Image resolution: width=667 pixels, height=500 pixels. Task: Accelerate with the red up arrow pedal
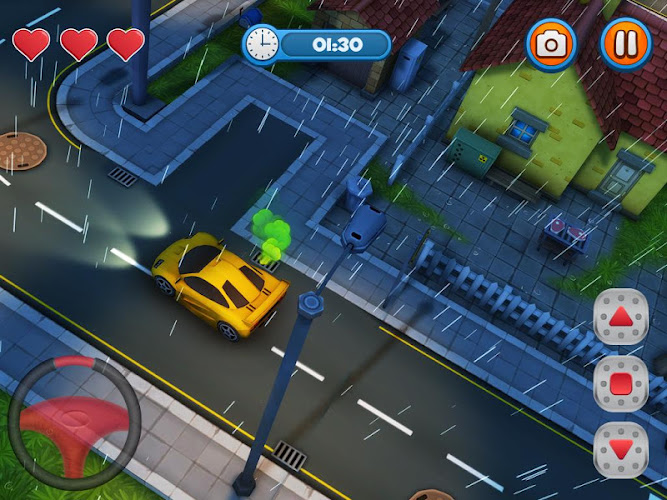[x=621, y=318]
